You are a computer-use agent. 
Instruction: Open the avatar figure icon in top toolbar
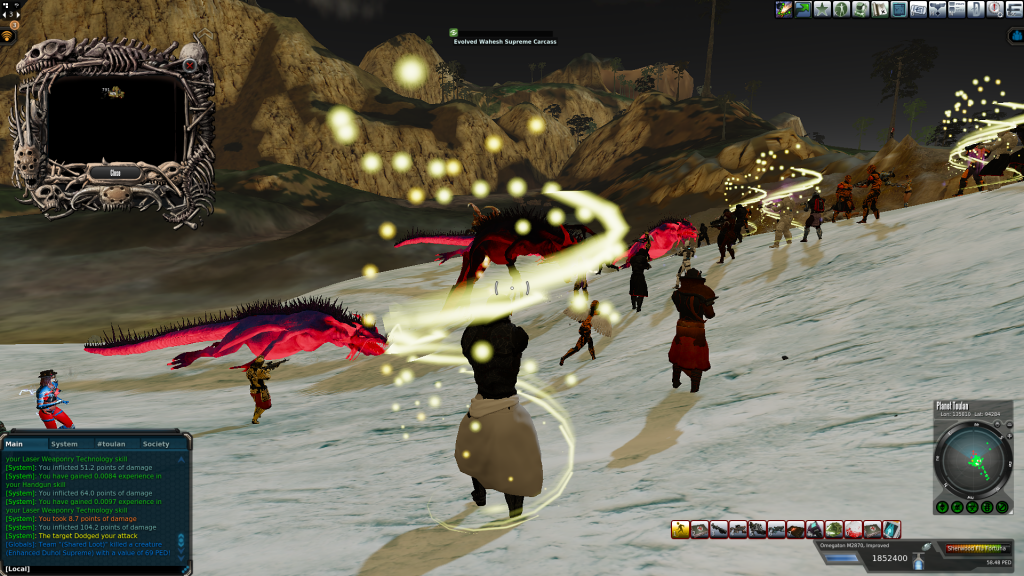tap(842, 9)
